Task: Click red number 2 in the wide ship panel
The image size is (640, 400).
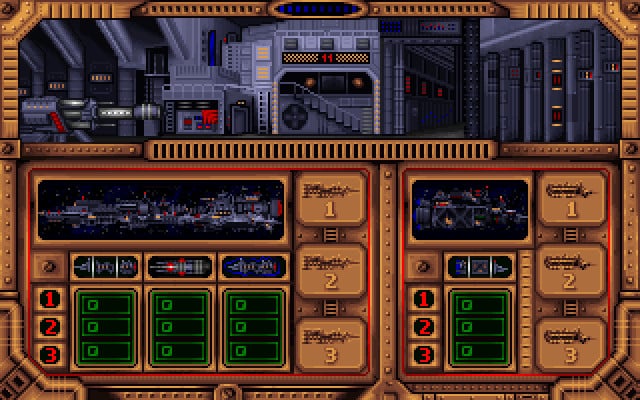Action: pyautogui.click(x=51, y=326)
